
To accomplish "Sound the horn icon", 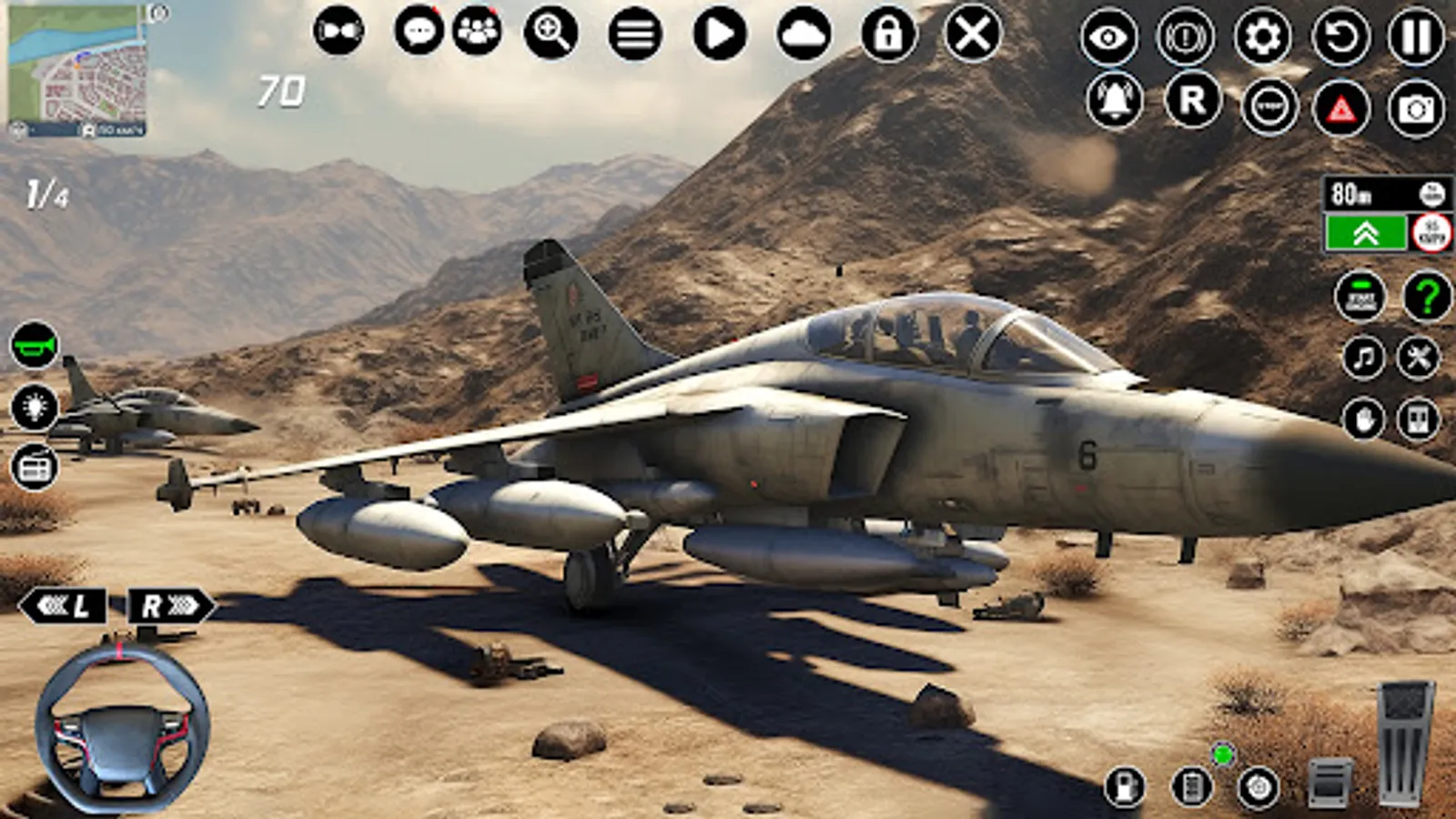I will tap(35, 344).
